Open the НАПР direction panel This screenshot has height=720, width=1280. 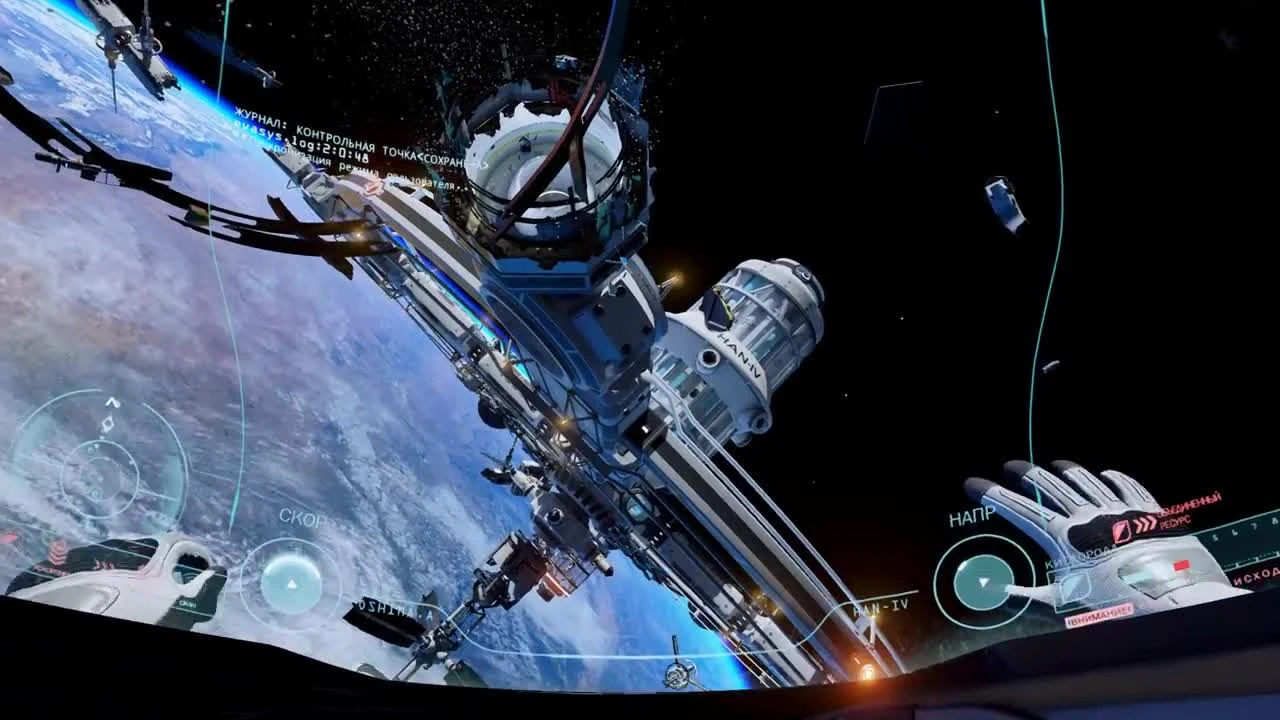[x=972, y=515]
